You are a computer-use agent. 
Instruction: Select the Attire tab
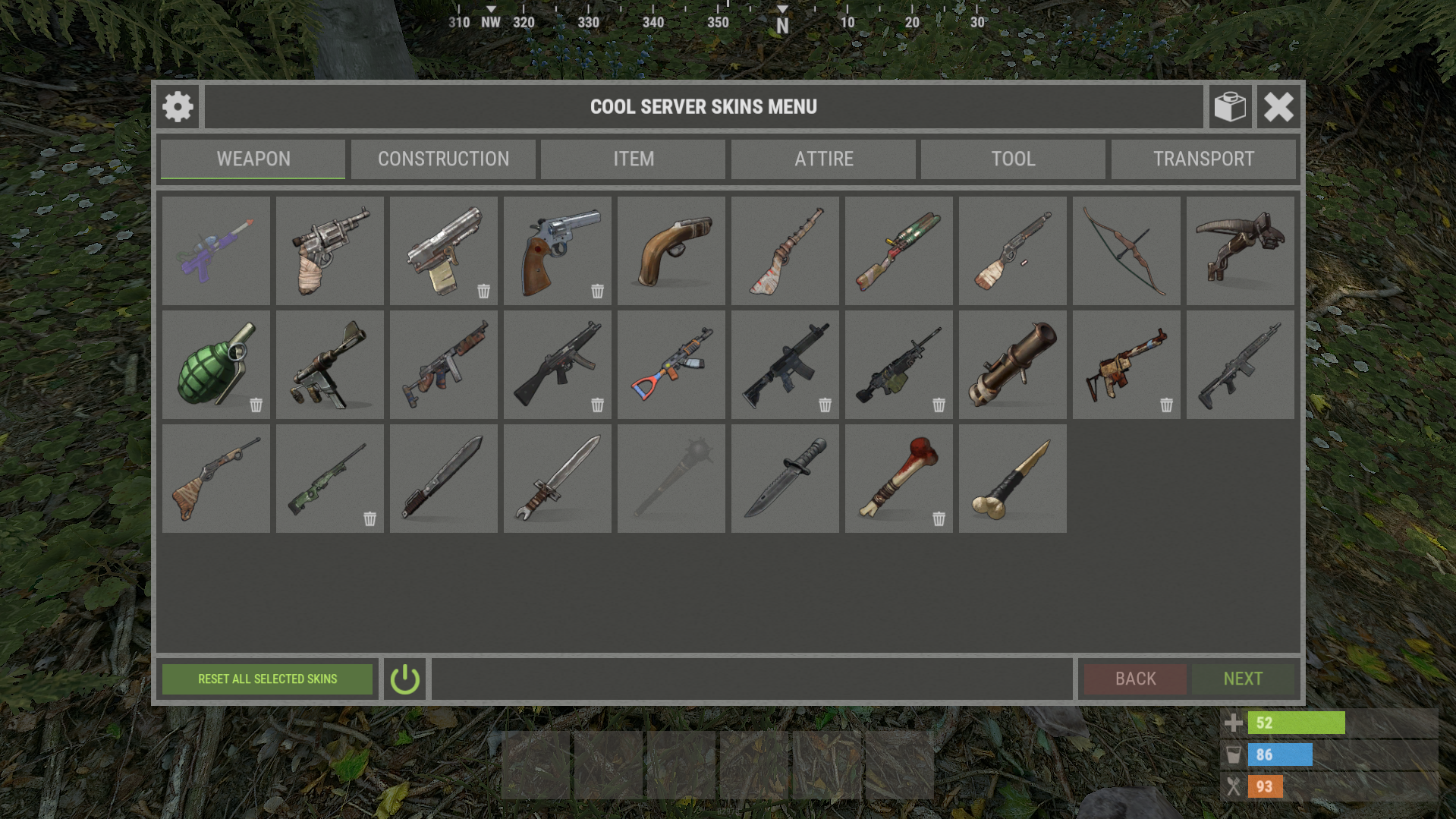(823, 159)
